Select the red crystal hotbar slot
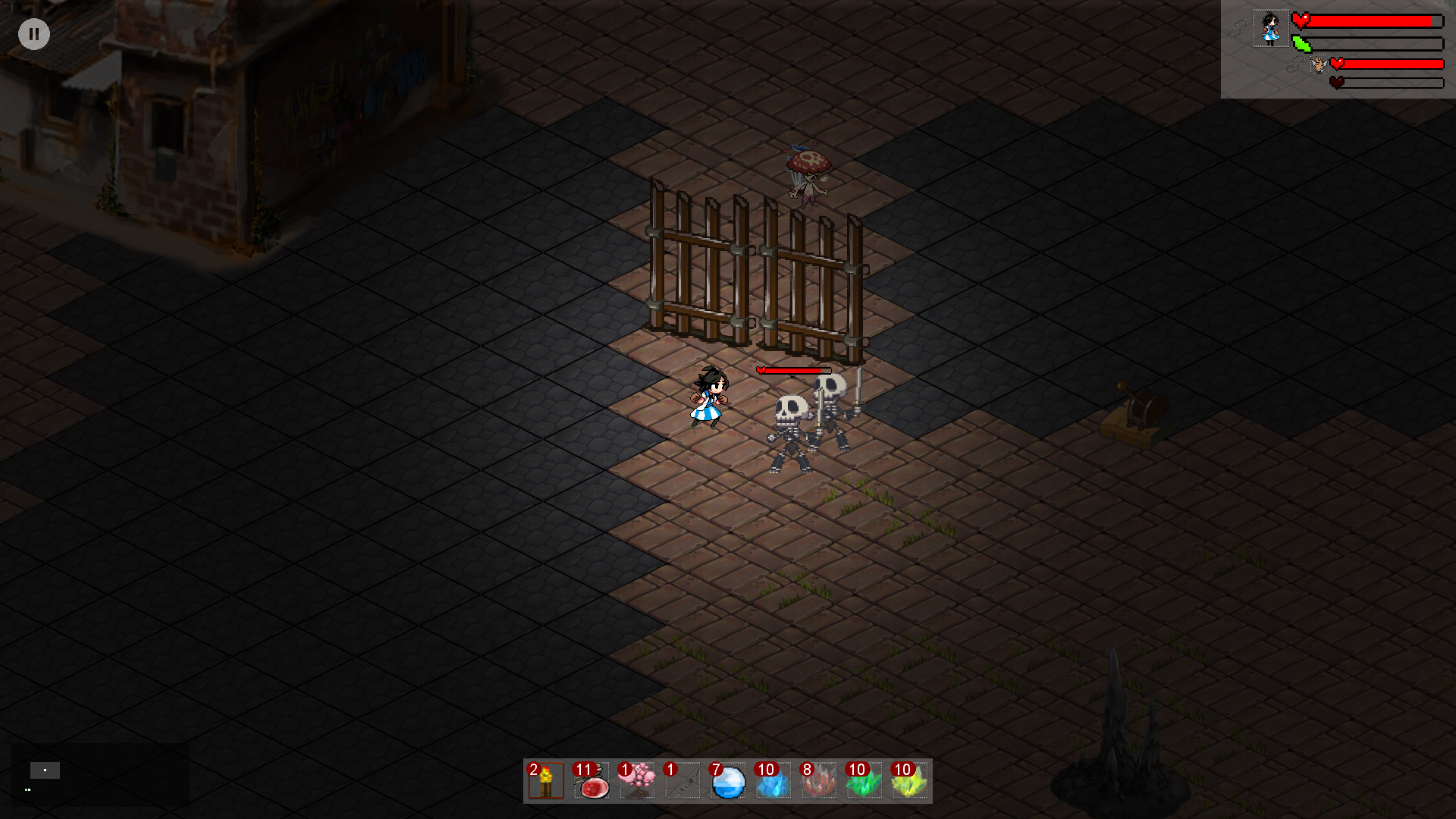1456x819 pixels. point(819,781)
